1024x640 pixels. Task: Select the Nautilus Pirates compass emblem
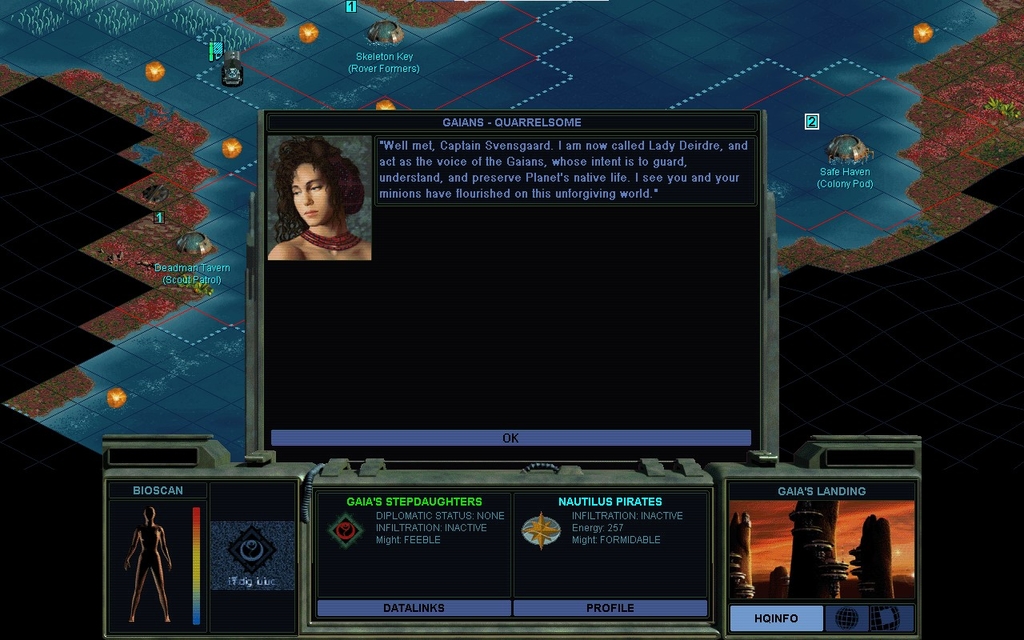click(x=540, y=531)
